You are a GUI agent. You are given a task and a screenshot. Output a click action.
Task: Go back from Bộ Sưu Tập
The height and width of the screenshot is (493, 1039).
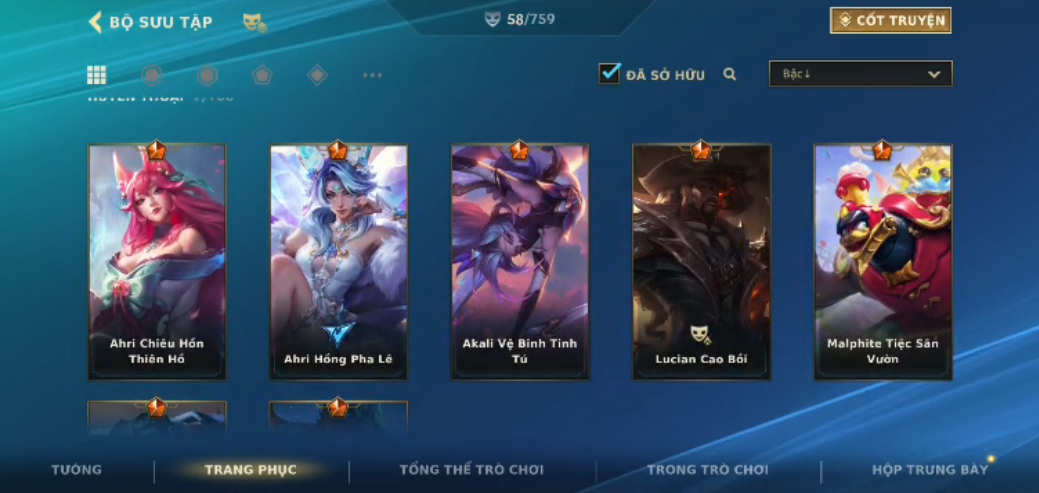tap(96, 22)
